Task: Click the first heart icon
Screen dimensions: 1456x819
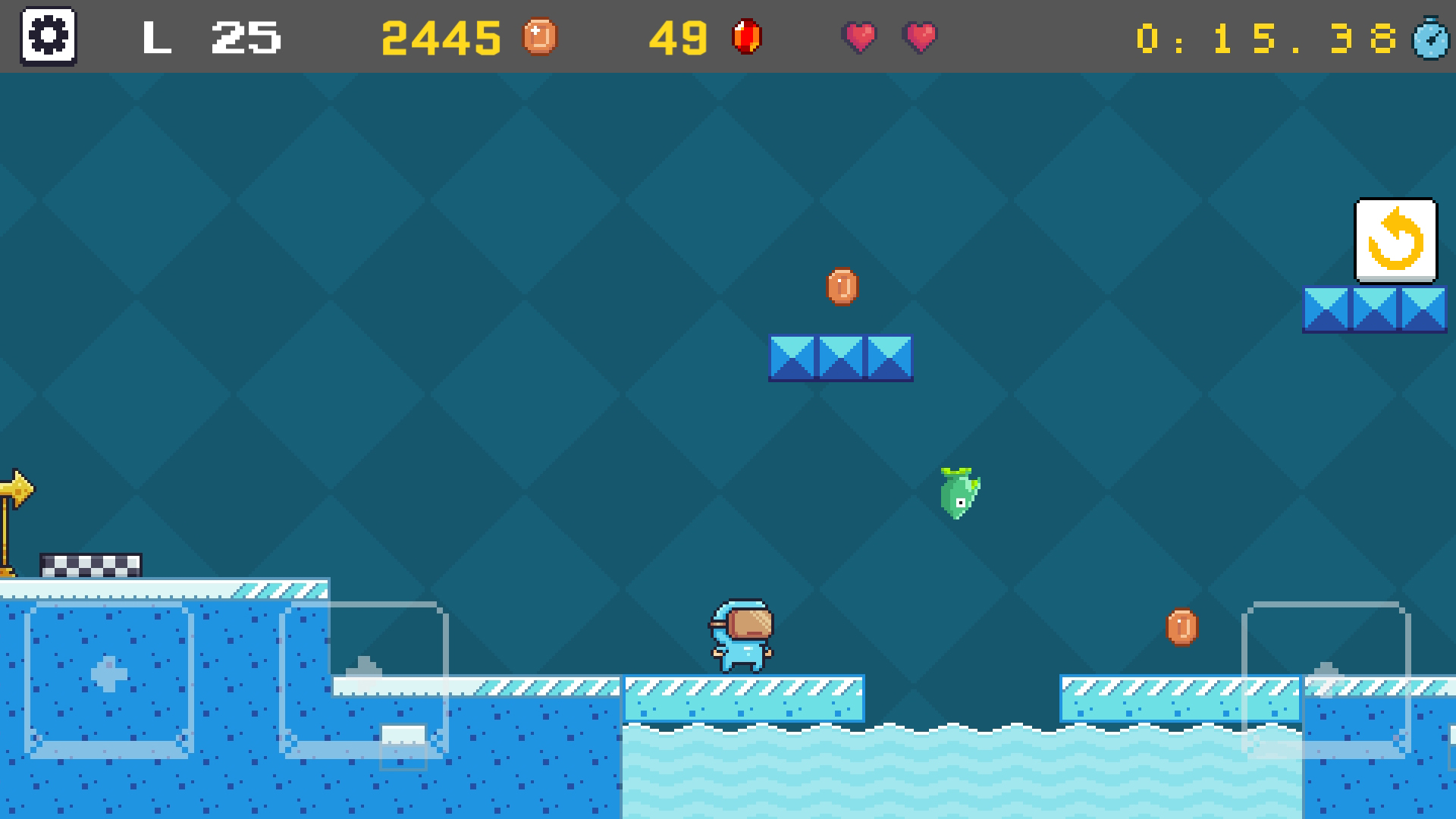Action: coord(859,37)
